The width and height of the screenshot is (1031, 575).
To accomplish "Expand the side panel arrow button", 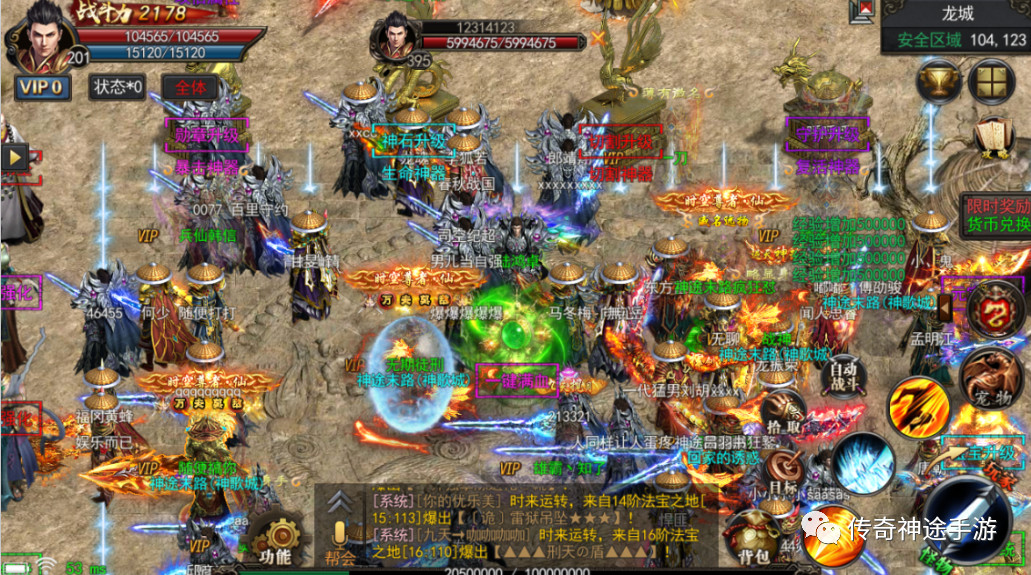I will pyautogui.click(x=15, y=158).
